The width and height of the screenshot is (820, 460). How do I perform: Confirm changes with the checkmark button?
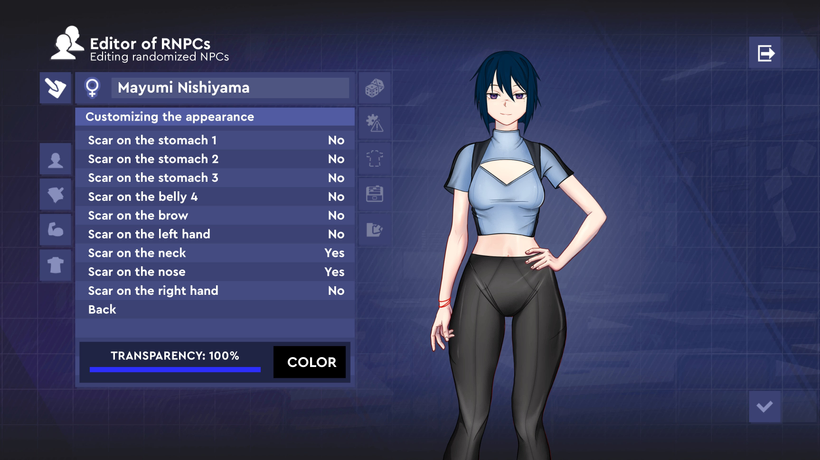click(x=765, y=406)
